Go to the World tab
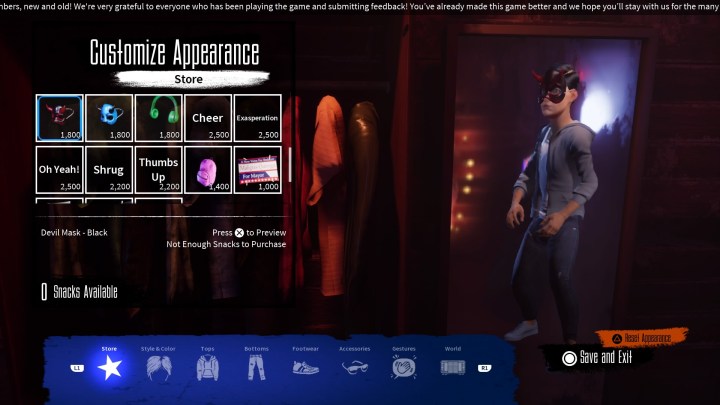Viewport: 720px width, 405px height. point(452,366)
